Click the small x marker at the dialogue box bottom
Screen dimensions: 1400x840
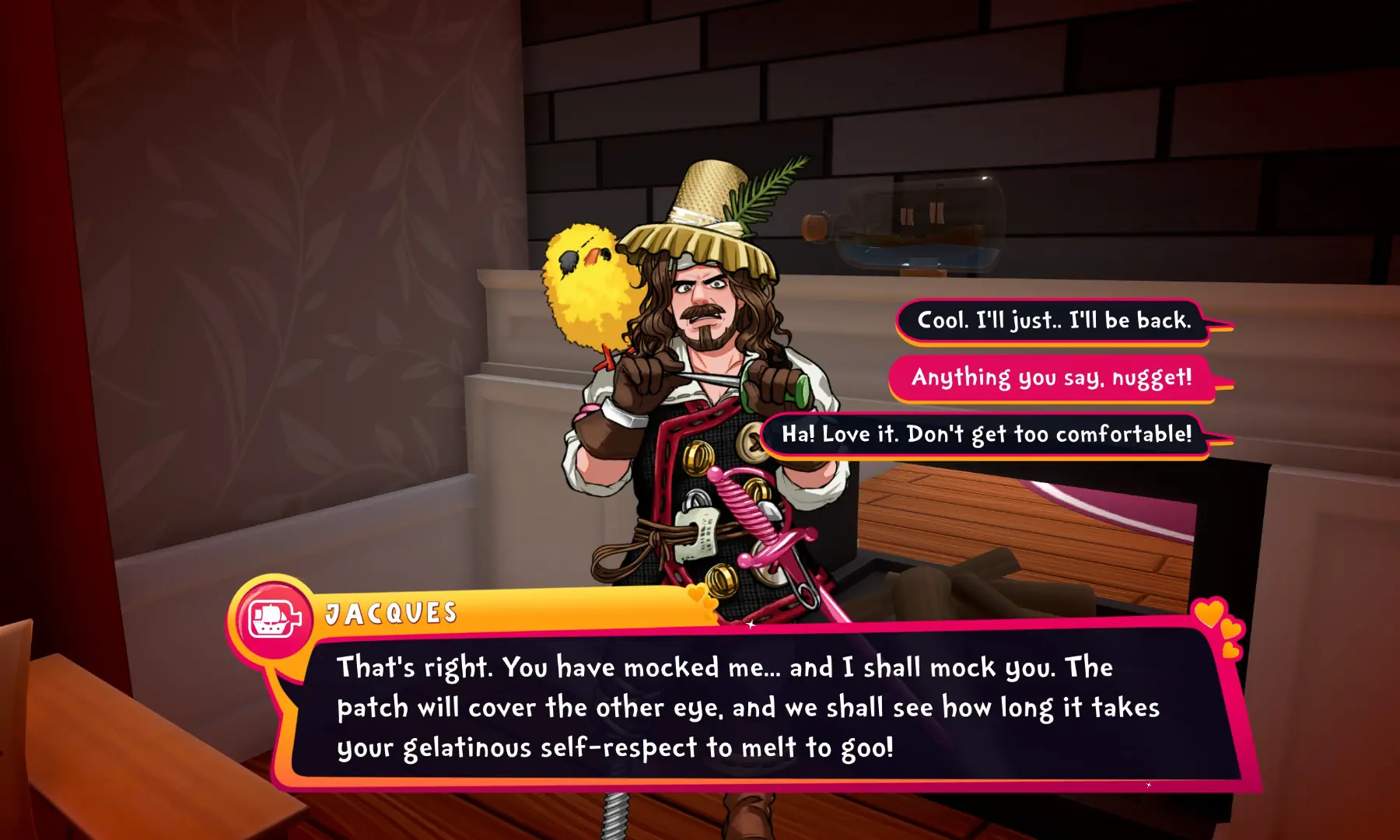(x=1149, y=785)
